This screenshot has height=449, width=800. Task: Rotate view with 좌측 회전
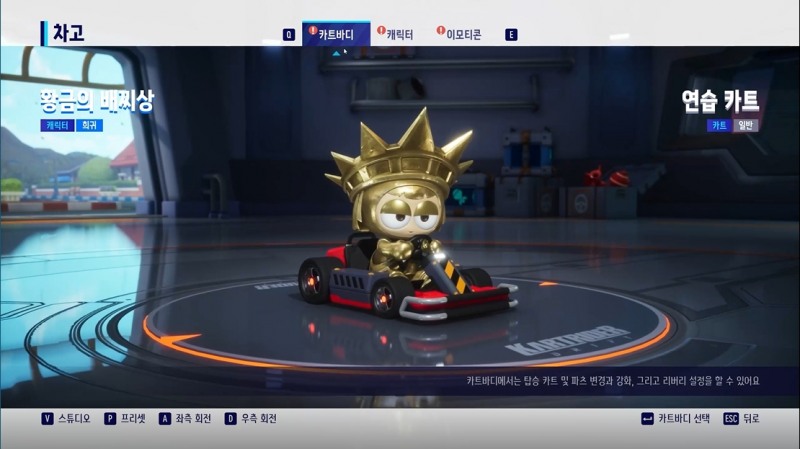coord(188,419)
